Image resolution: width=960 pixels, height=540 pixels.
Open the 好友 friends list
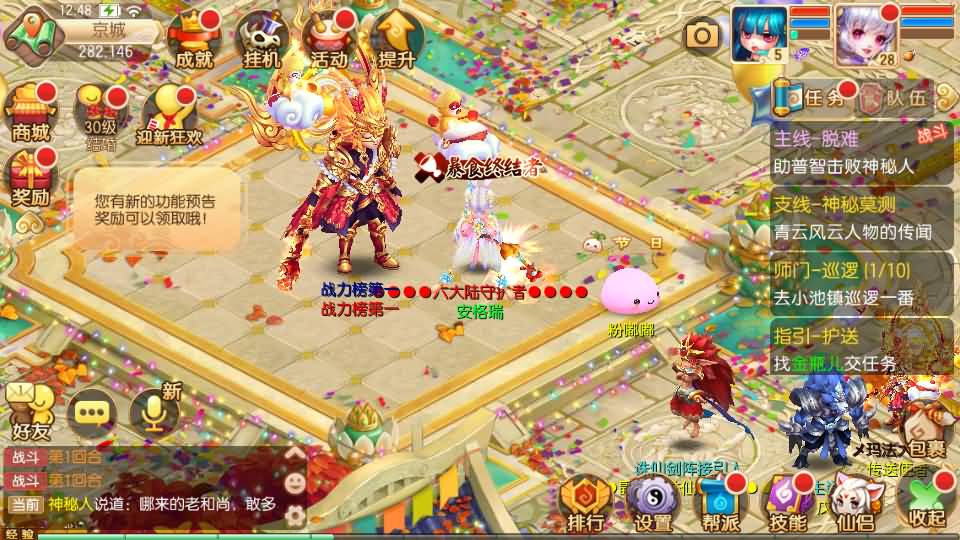[30, 412]
